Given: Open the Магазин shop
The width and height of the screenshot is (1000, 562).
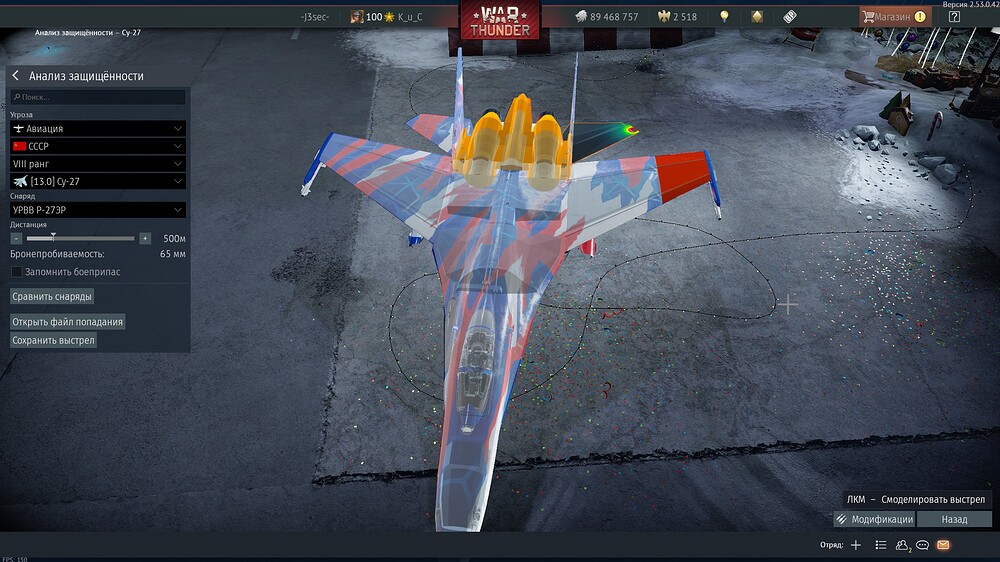Looking at the screenshot, I should pyautogui.click(x=895, y=17).
